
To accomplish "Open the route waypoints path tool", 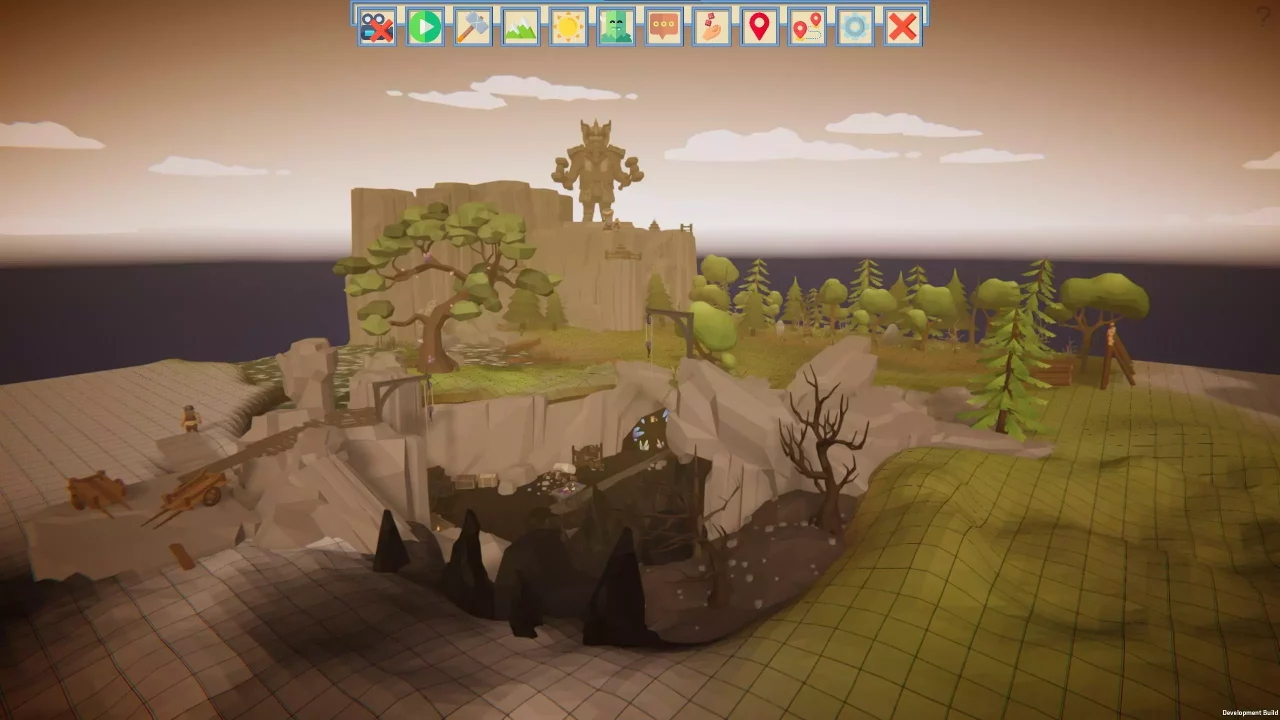I will (807, 27).
